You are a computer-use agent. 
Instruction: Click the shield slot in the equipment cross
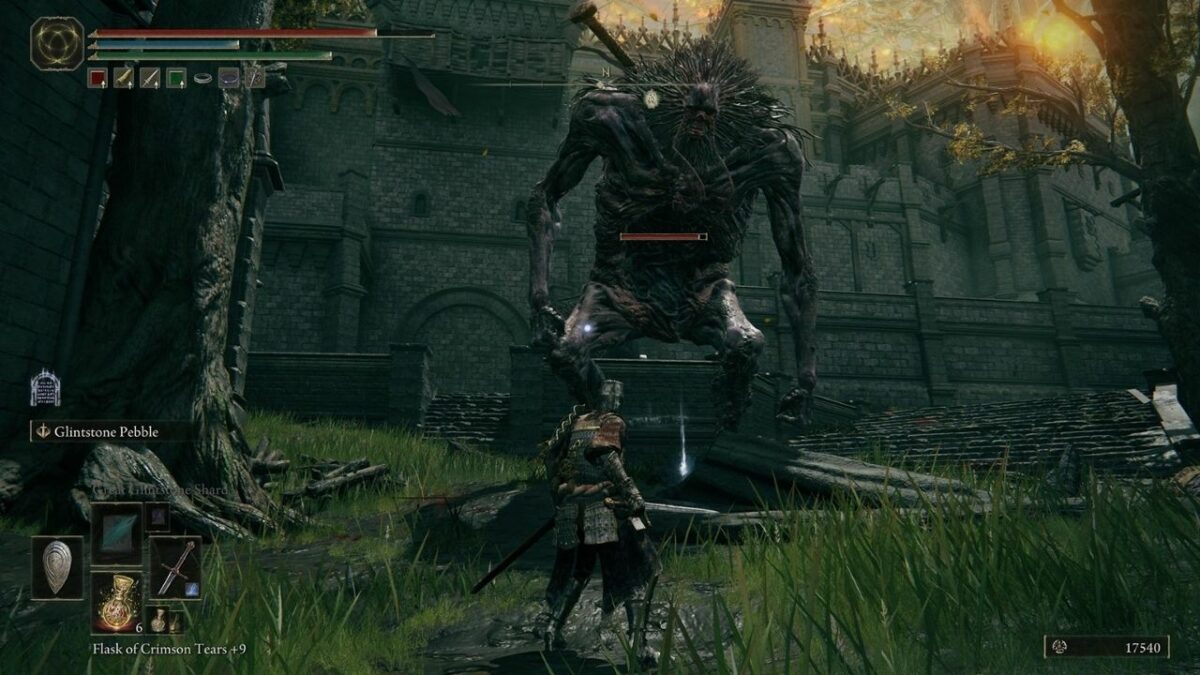click(57, 568)
